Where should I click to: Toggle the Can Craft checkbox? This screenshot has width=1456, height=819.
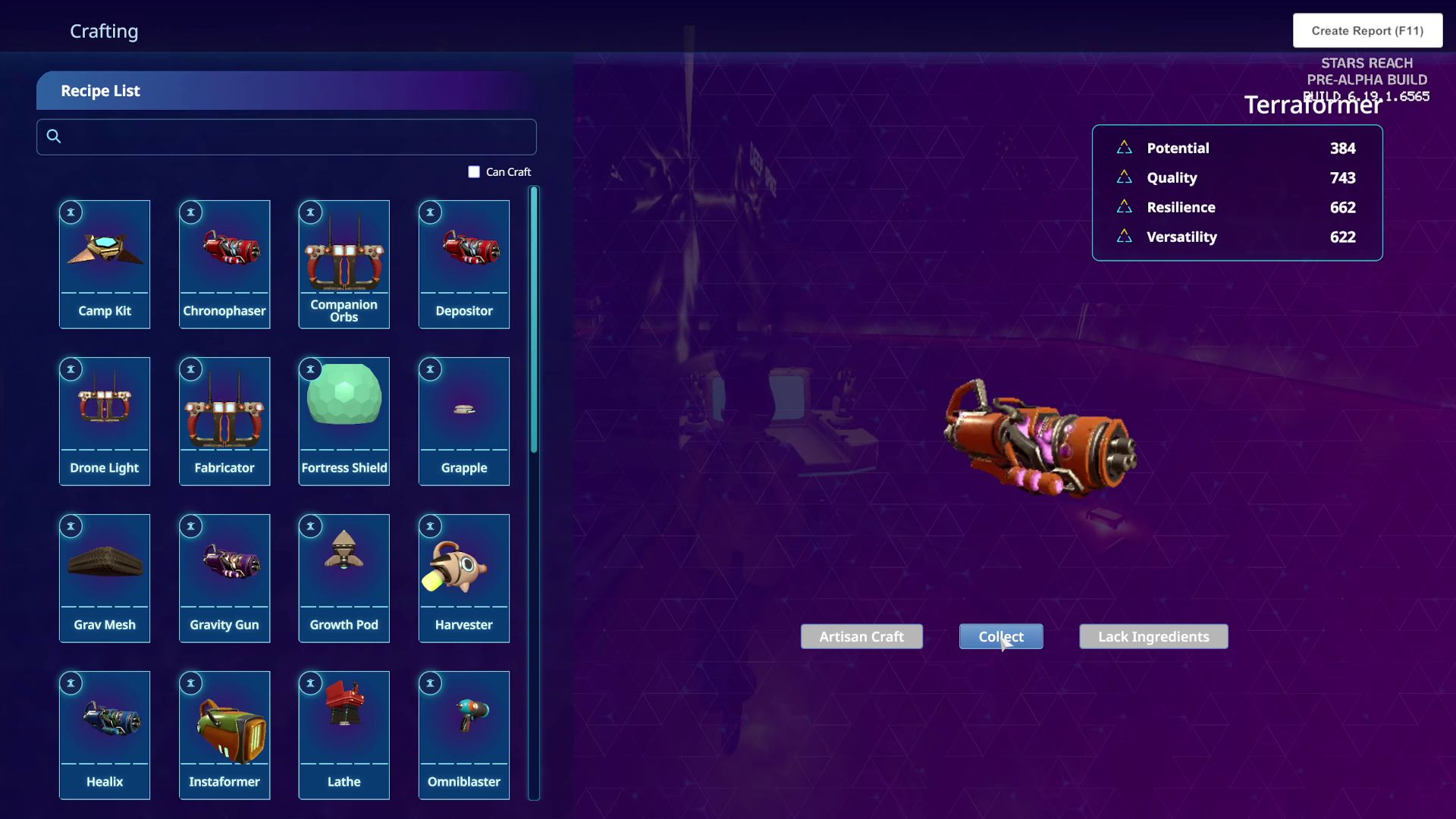point(474,172)
